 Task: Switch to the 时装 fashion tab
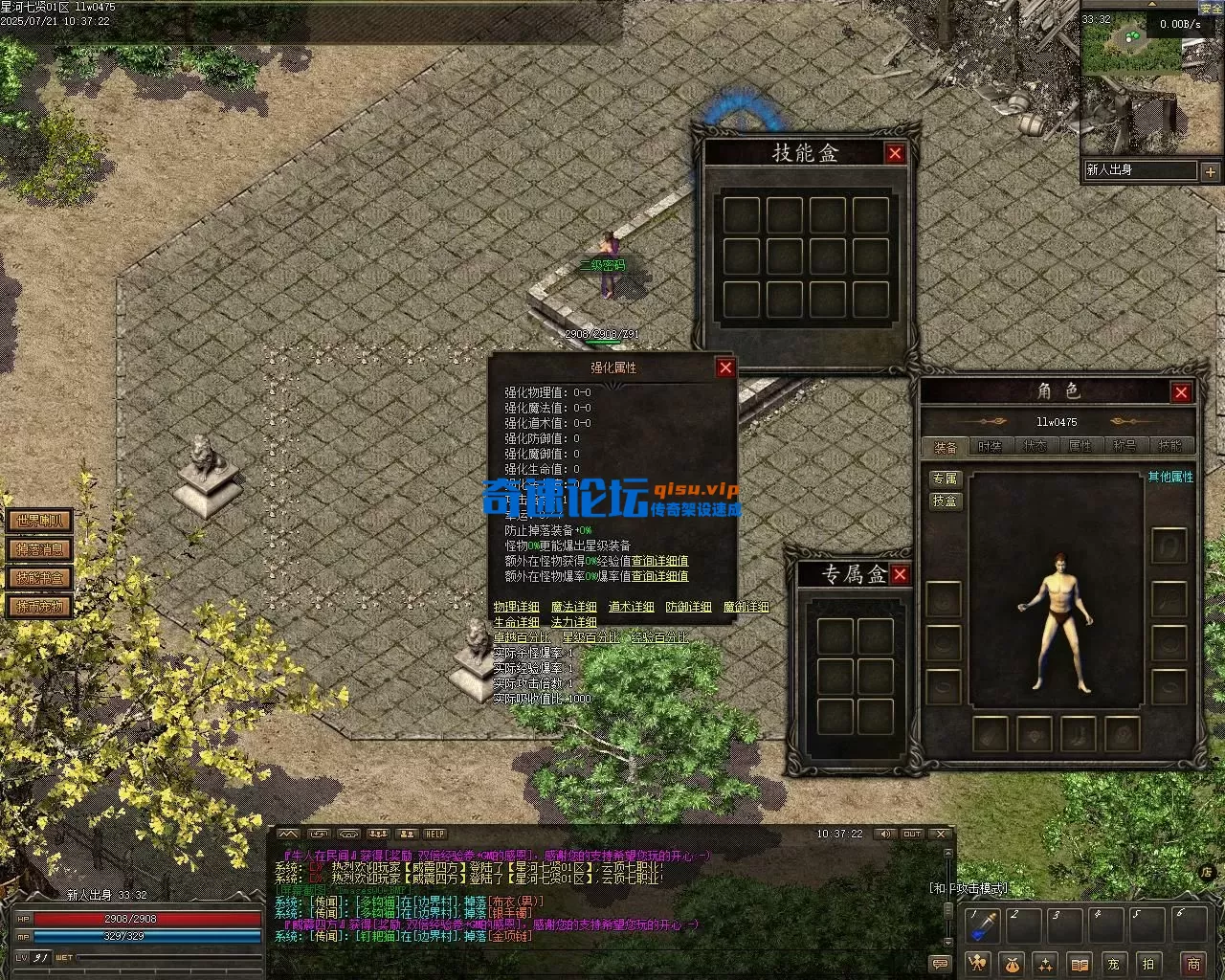[990, 446]
